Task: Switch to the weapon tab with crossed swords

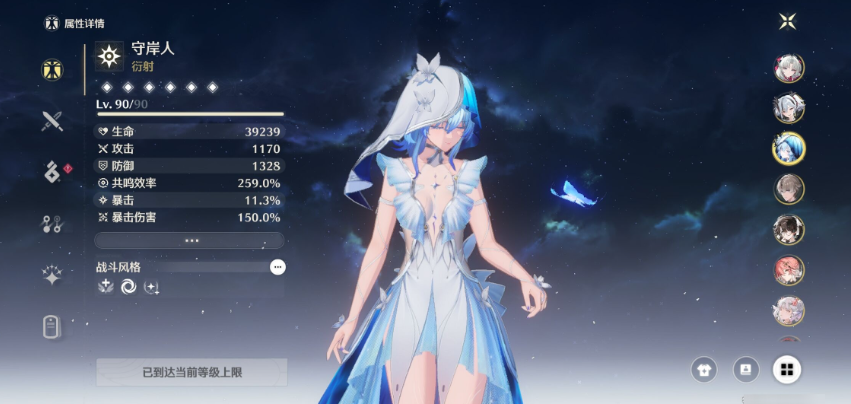Action: point(53,122)
